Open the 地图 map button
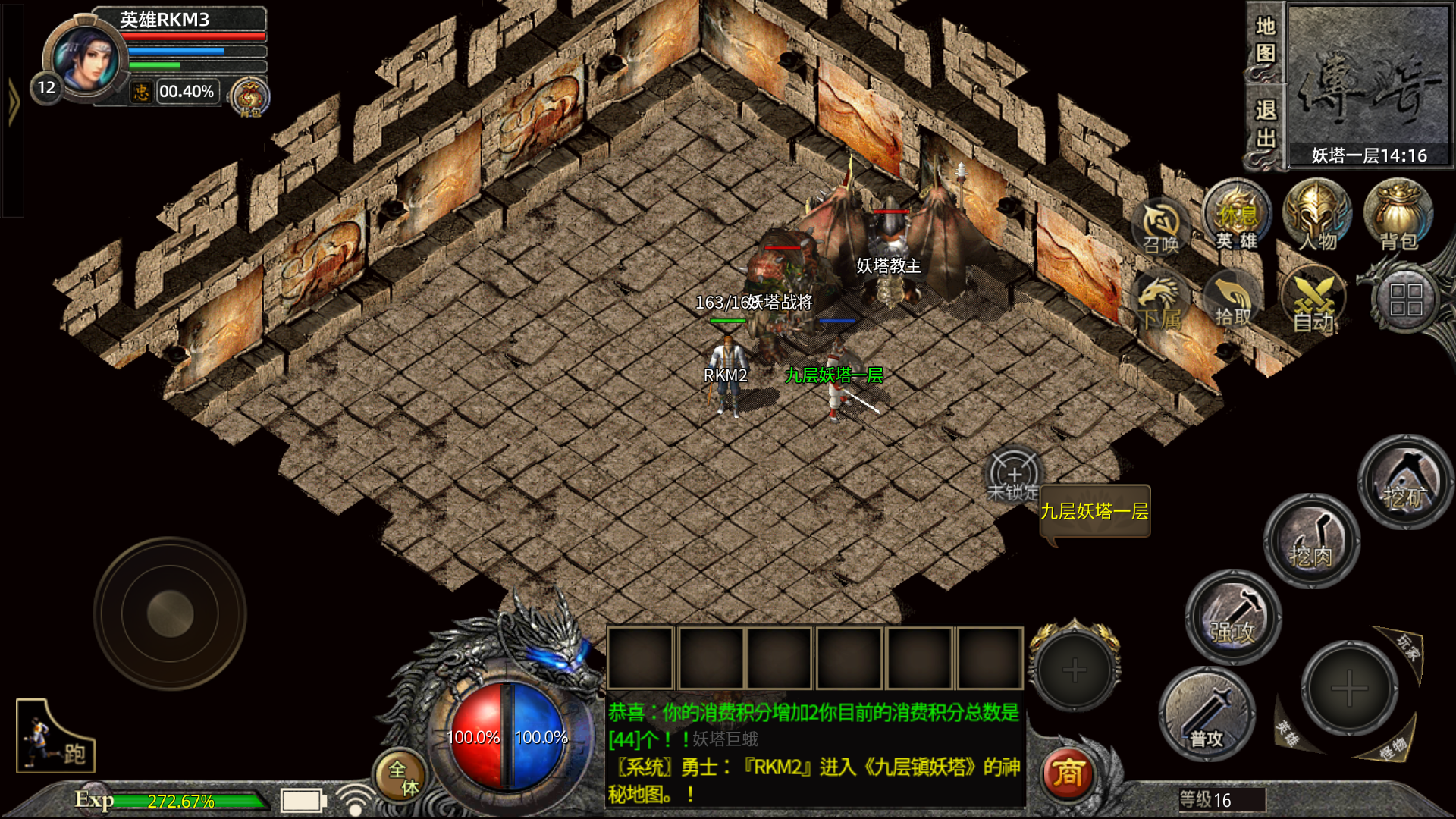Image resolution: width=1456 pixels, height=819 pixels. tap(1265, 40)
